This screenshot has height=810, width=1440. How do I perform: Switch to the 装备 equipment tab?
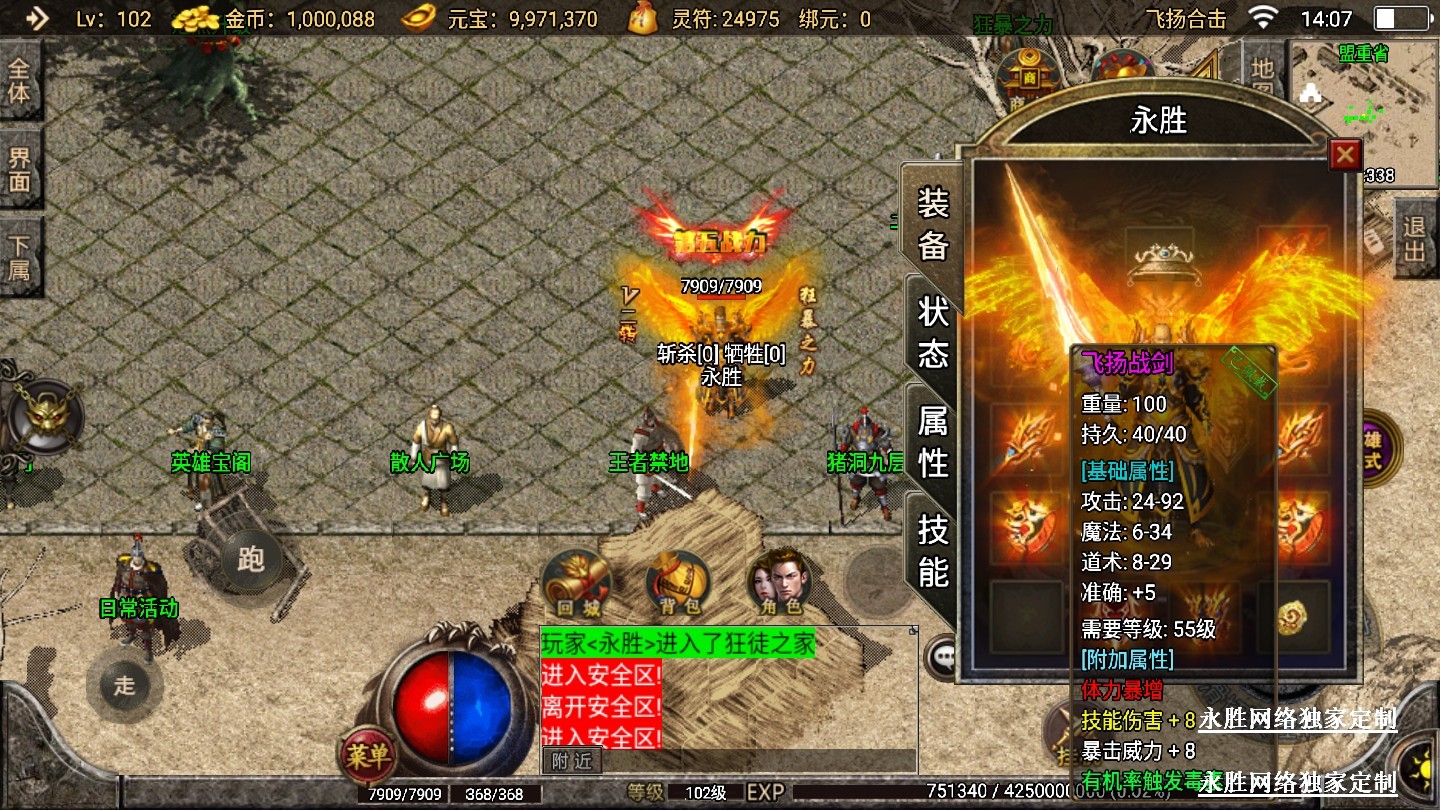pos(932,224)
